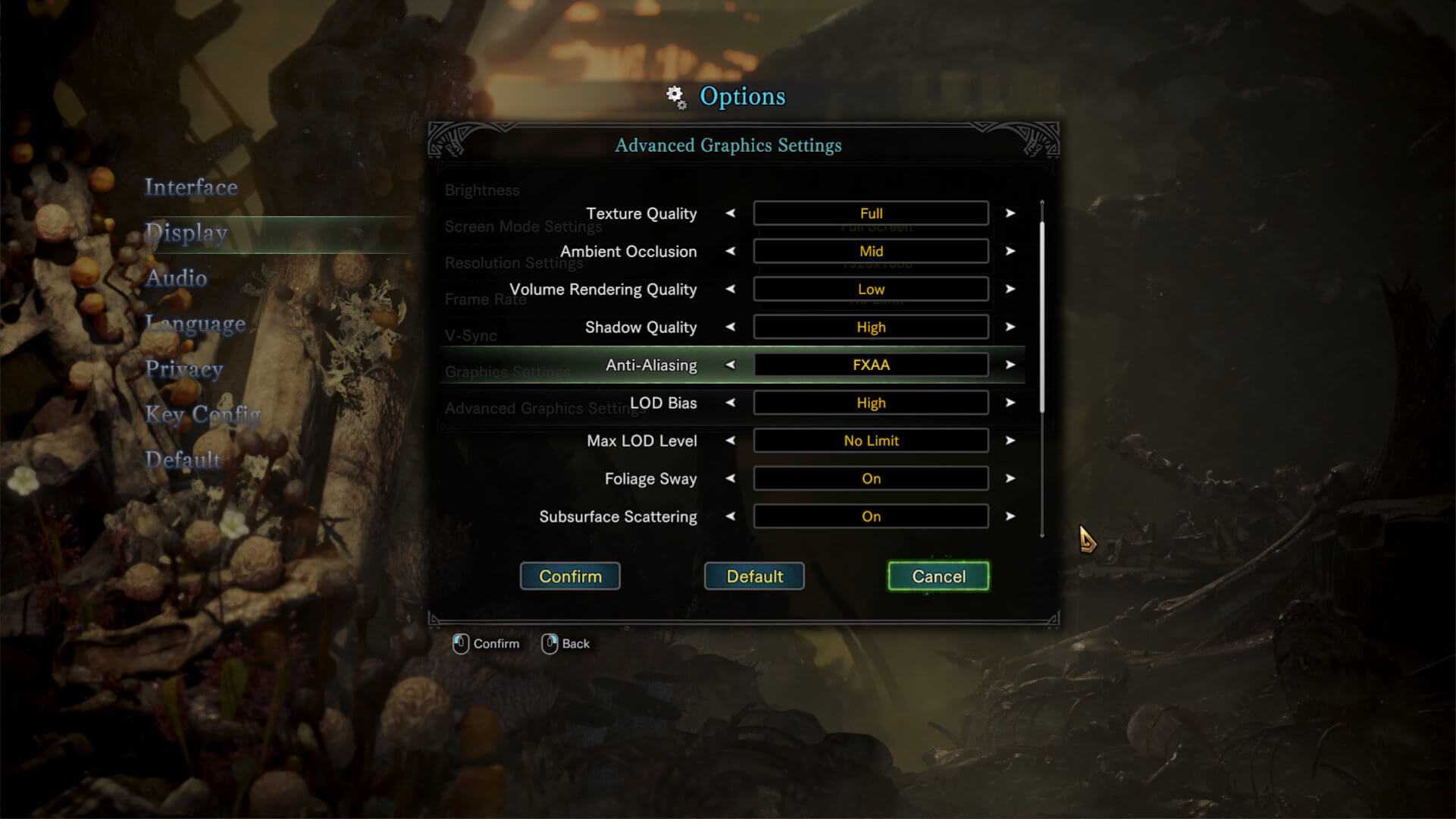Select the Audio options category
Viewport: 1456px width, 819px height.
(x=176, y=278)
